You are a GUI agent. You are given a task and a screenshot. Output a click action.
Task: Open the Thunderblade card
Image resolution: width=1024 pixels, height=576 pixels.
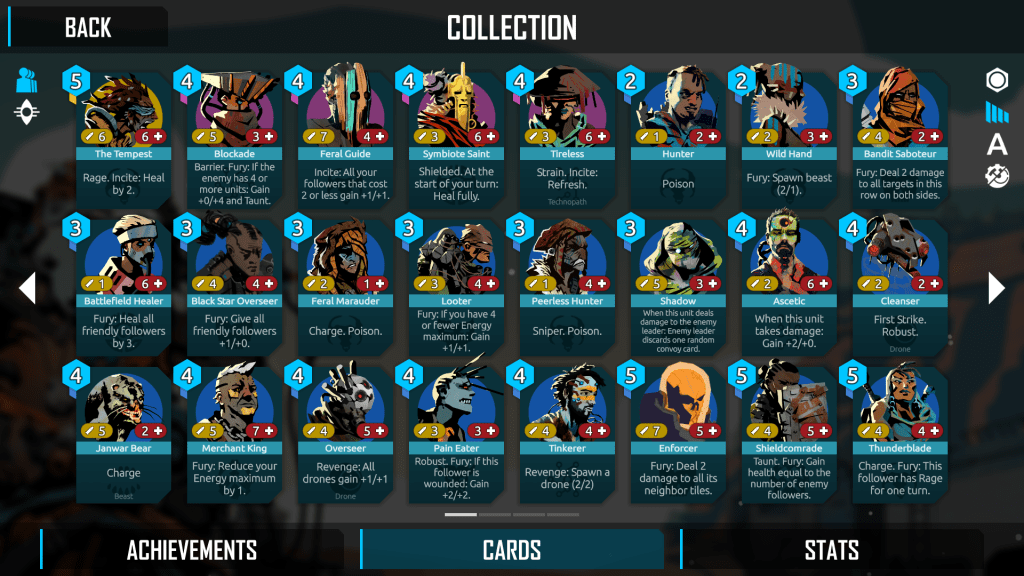[x=898, y=432]
